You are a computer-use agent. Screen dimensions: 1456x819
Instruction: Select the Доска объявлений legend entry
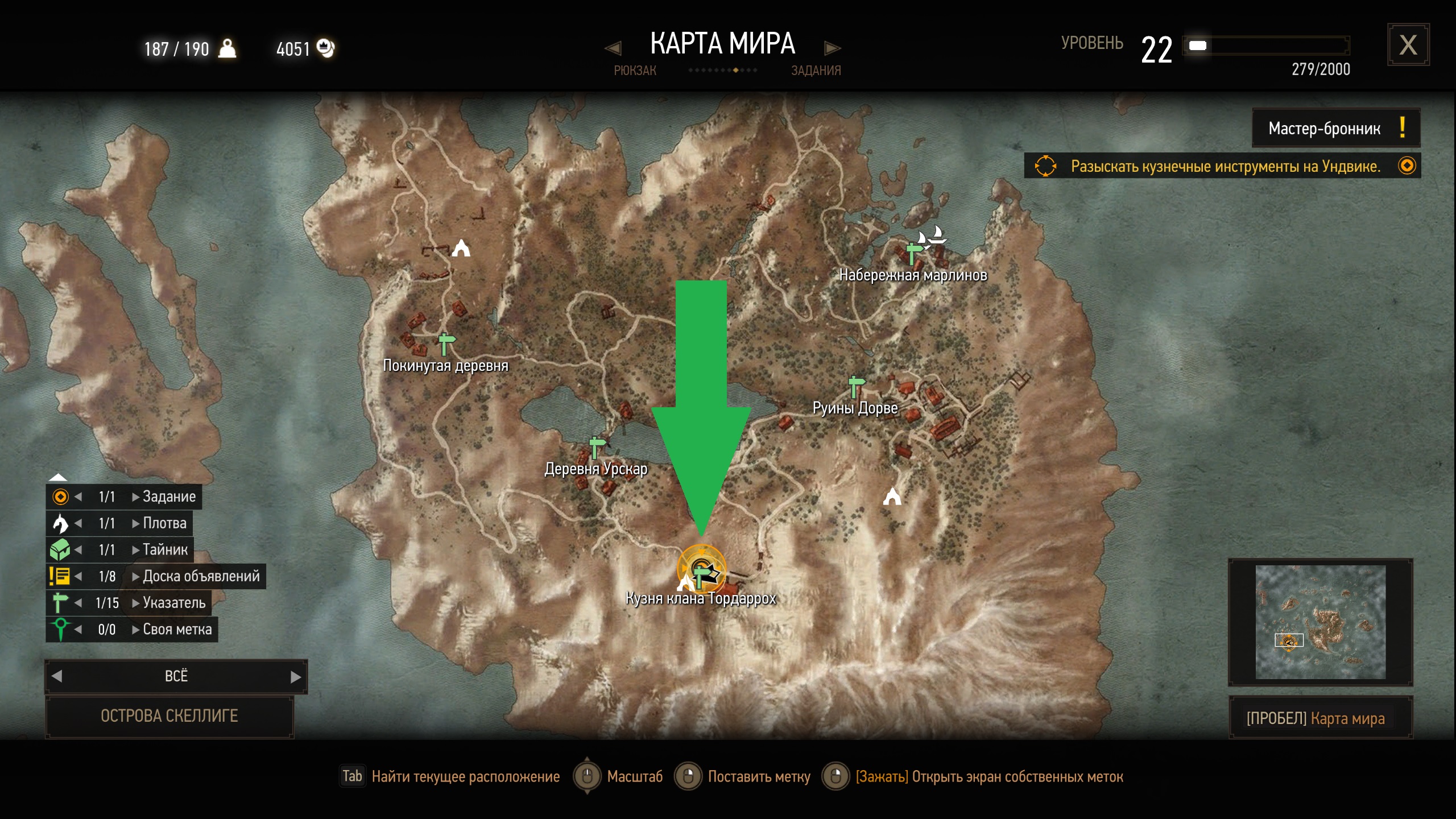tap(201, 576)
